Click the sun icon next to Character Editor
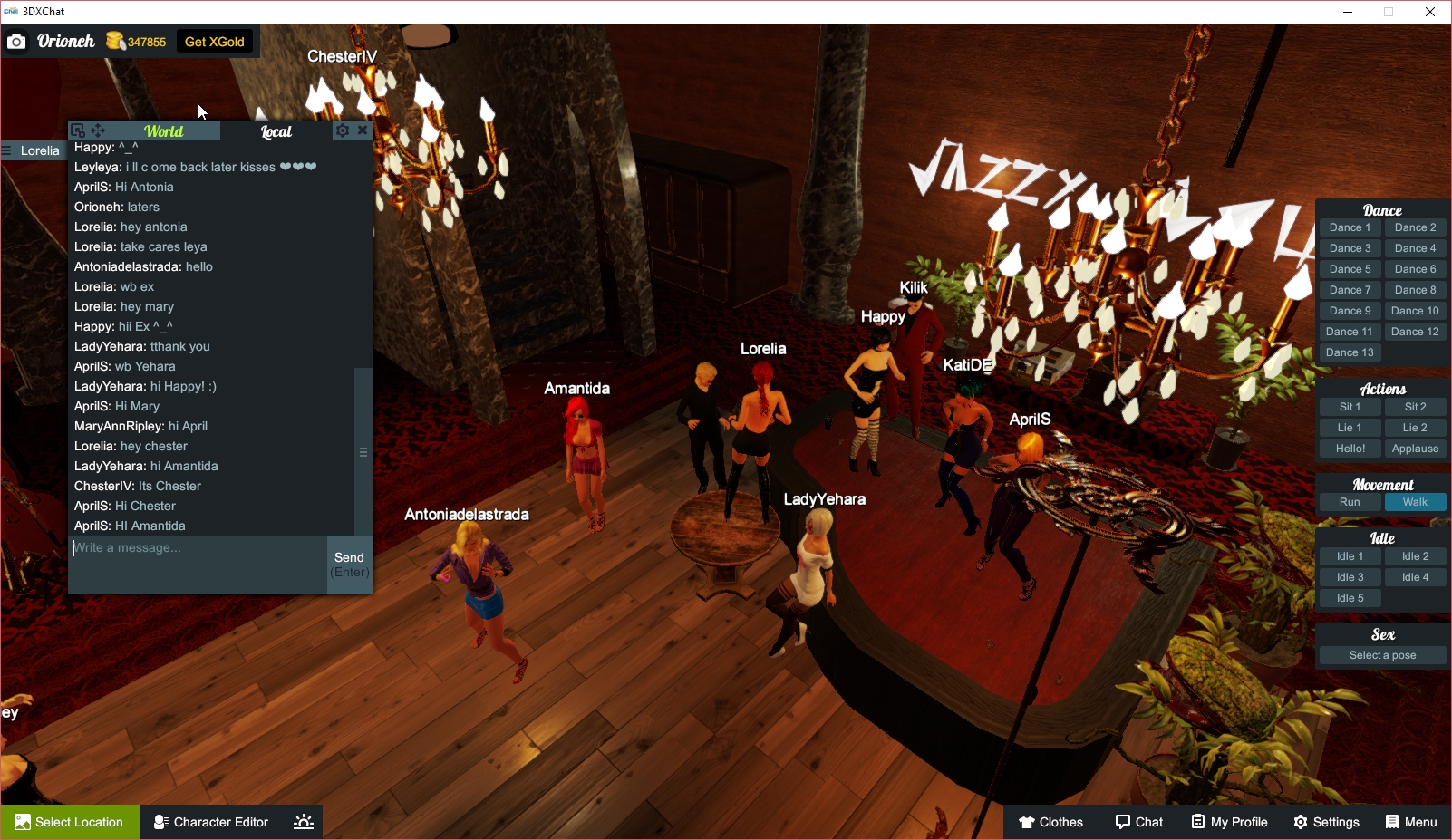The image size is (1452, 840). [x=303, y=822]
